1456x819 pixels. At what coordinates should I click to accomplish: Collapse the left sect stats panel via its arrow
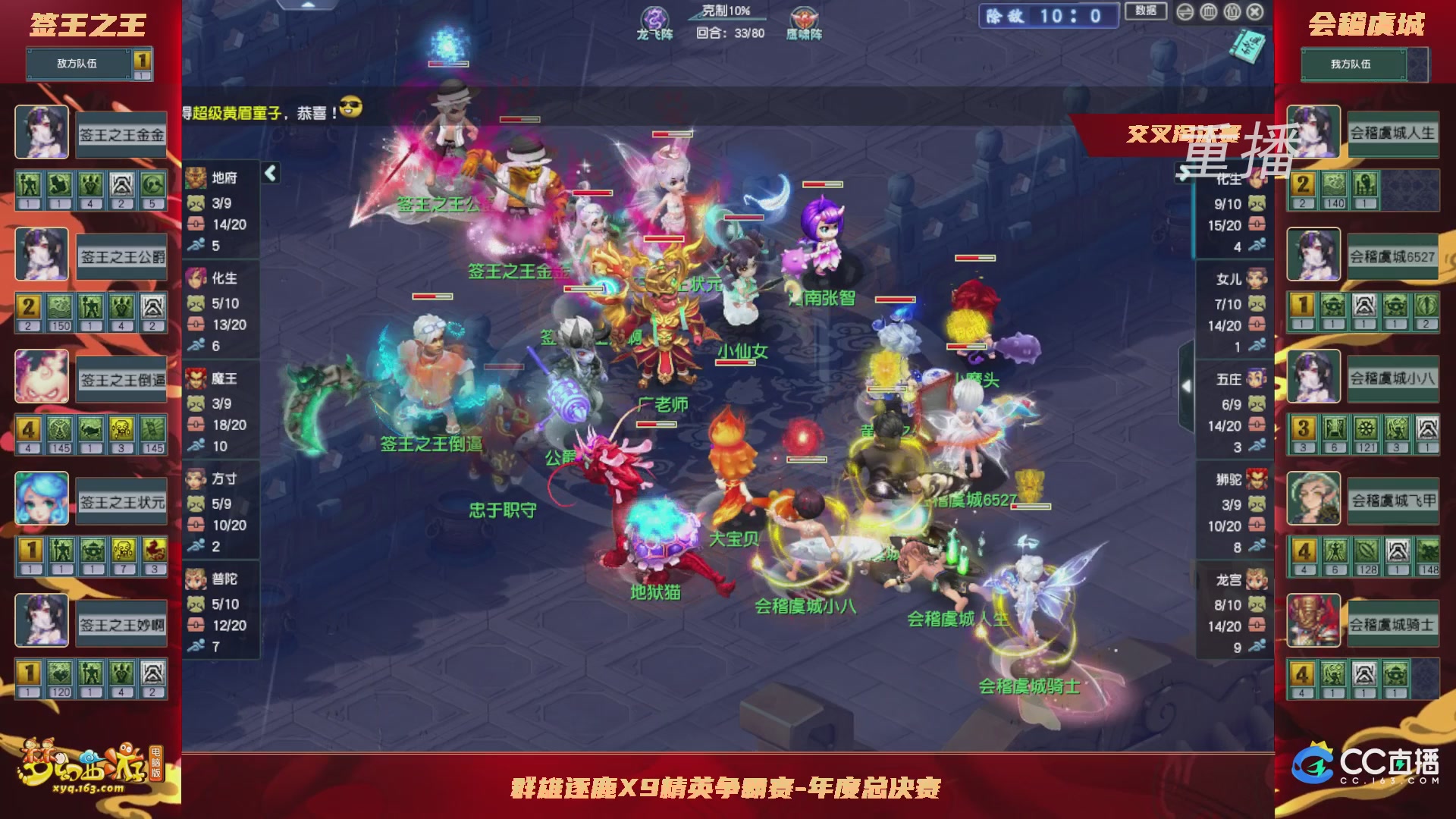(x=269, y=172)
